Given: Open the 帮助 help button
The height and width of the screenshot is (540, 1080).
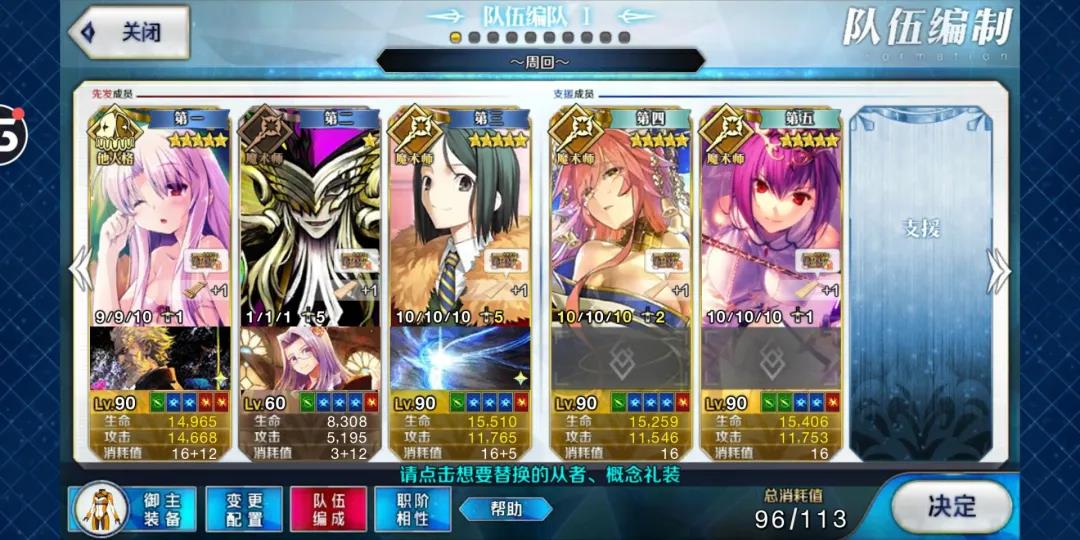Looking at the screenshot, I should point(505,509).
